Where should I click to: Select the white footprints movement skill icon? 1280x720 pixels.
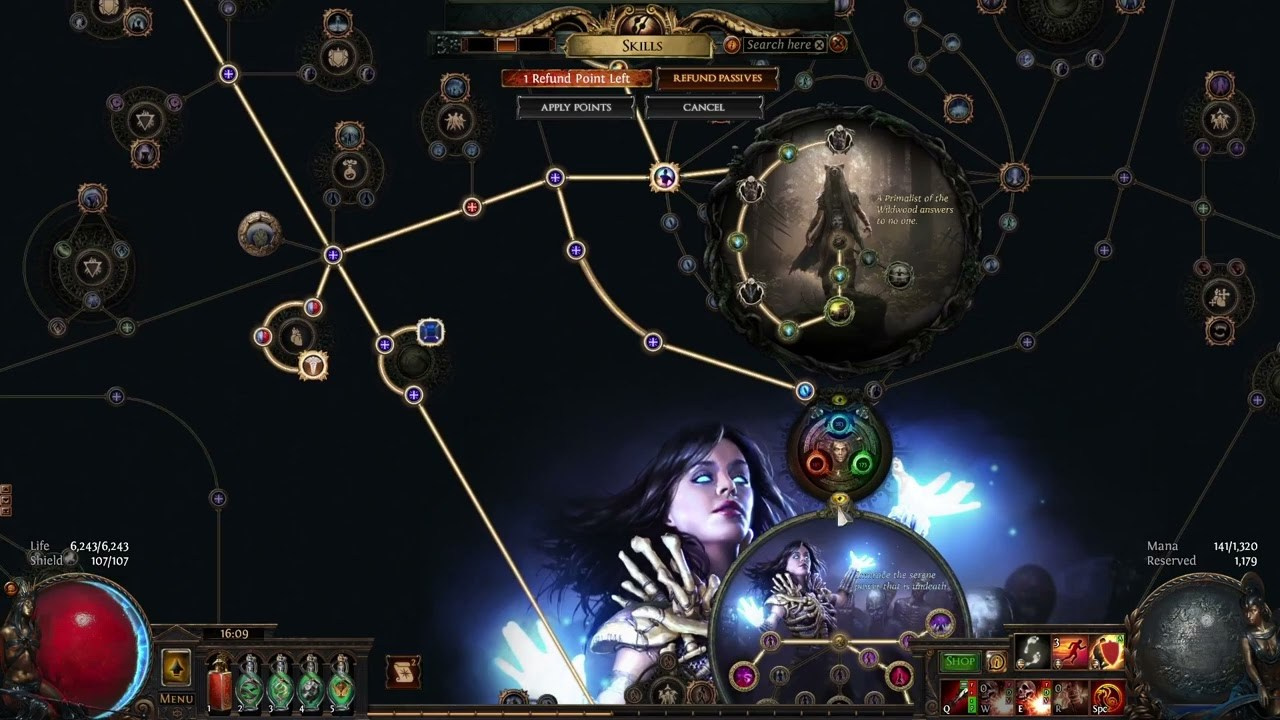tap(1031, 651)
